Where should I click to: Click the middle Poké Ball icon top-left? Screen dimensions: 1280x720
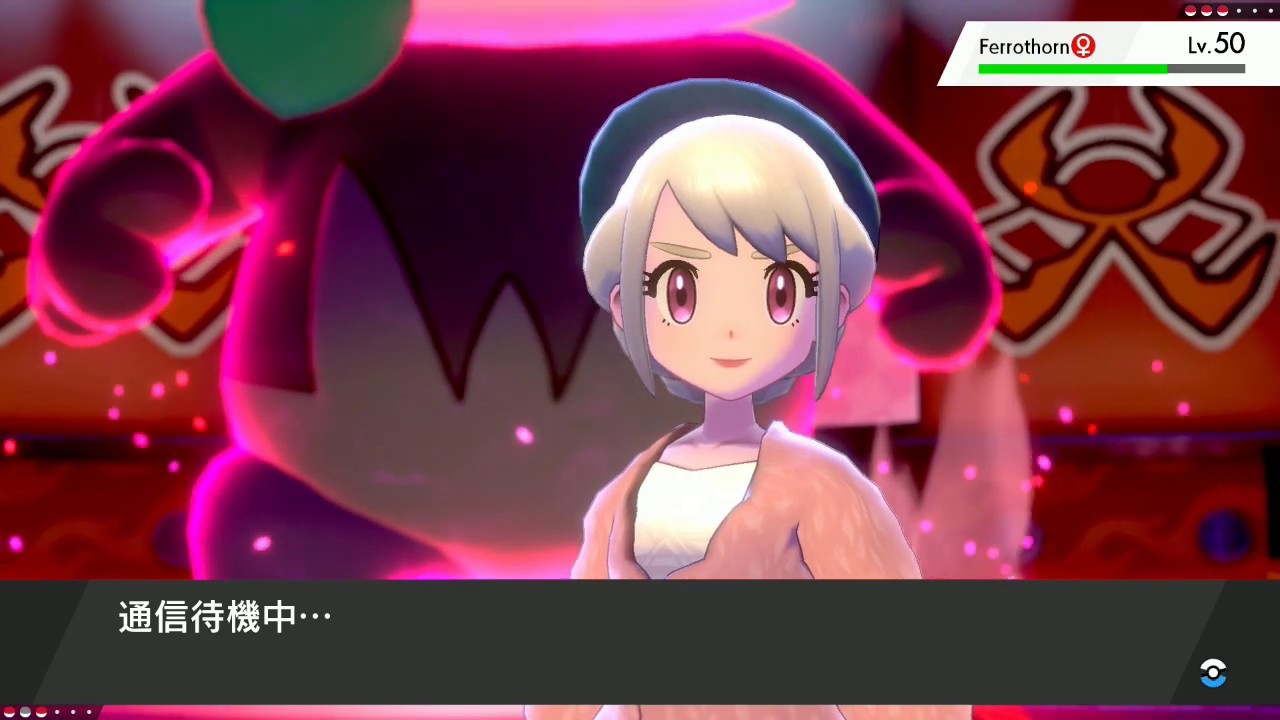tap(1207, 11)
